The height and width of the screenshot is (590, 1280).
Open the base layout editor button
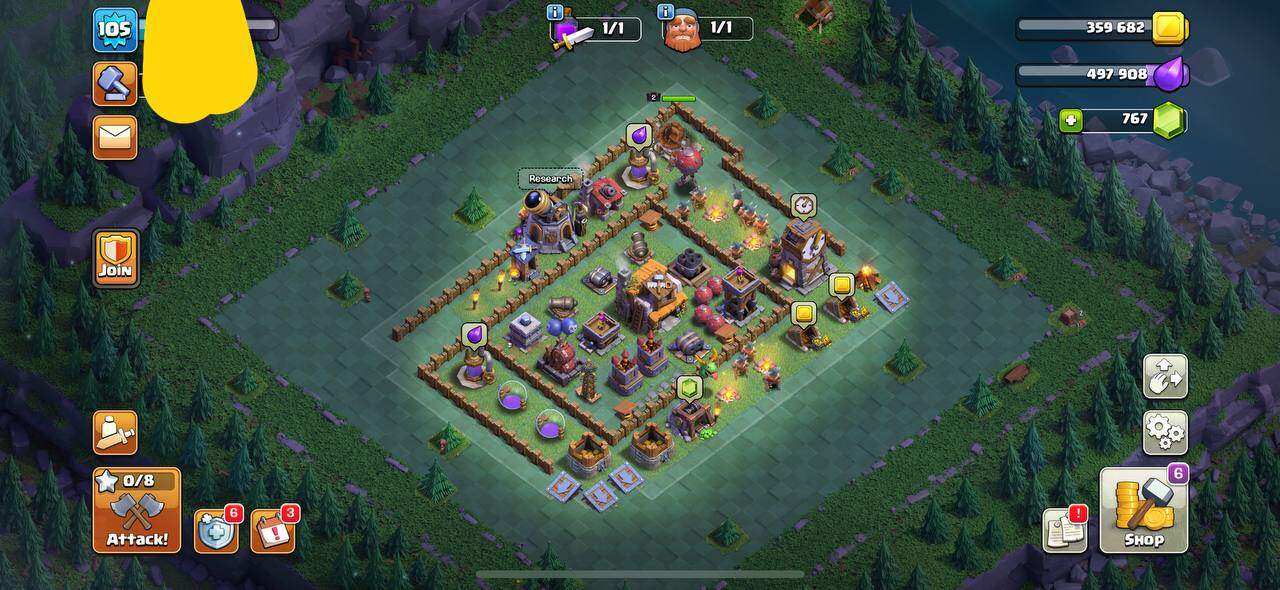pyautogui.click(x=1165, y=377)
